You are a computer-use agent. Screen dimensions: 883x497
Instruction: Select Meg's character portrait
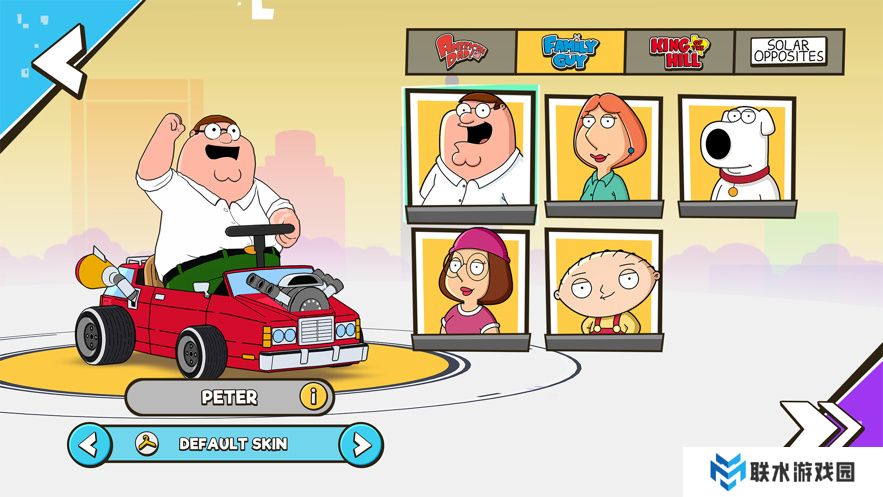pyautogui.click(x=470, y=285)
